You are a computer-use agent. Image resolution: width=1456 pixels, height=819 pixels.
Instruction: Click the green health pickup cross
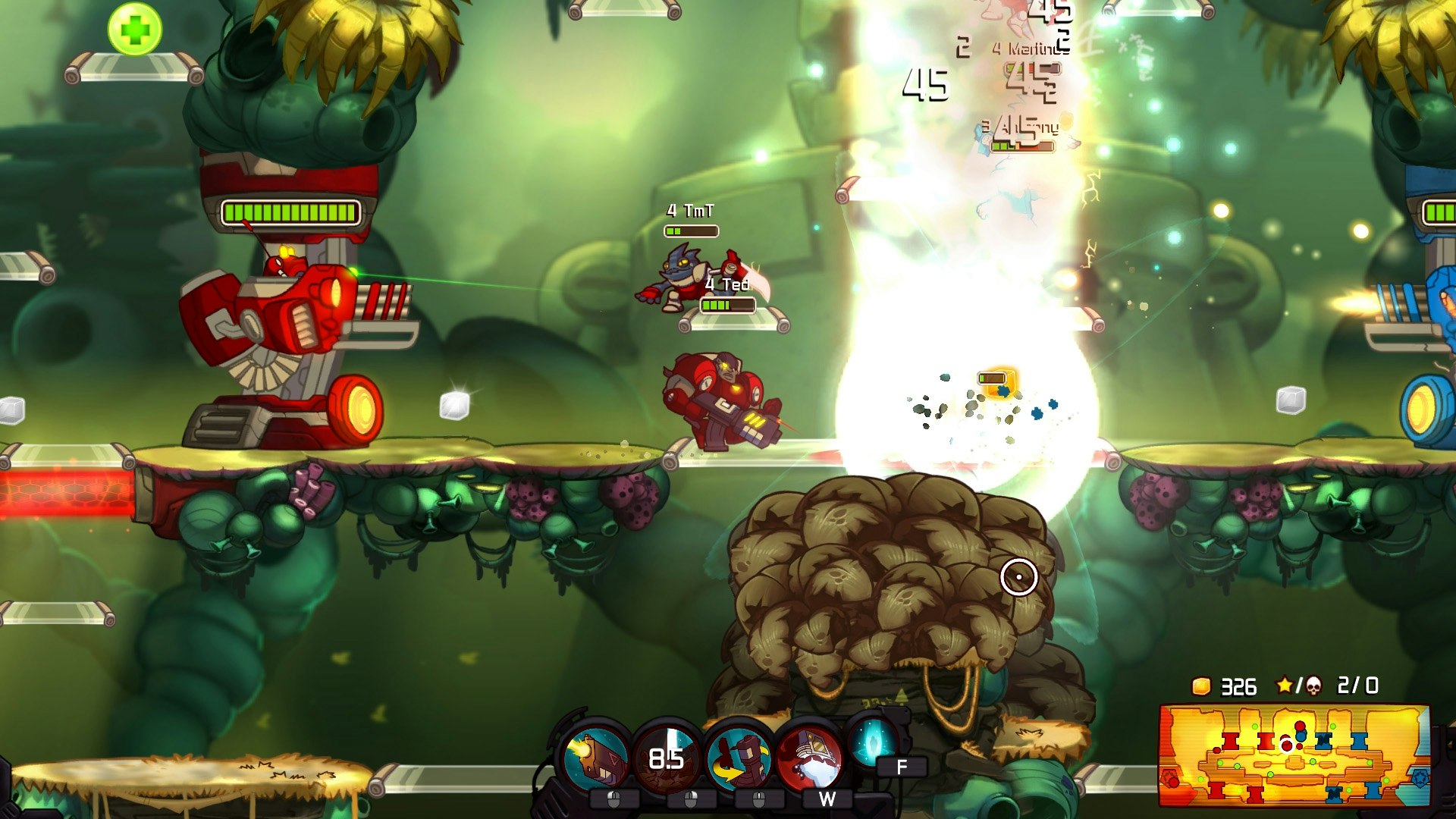tap(133, 29)
